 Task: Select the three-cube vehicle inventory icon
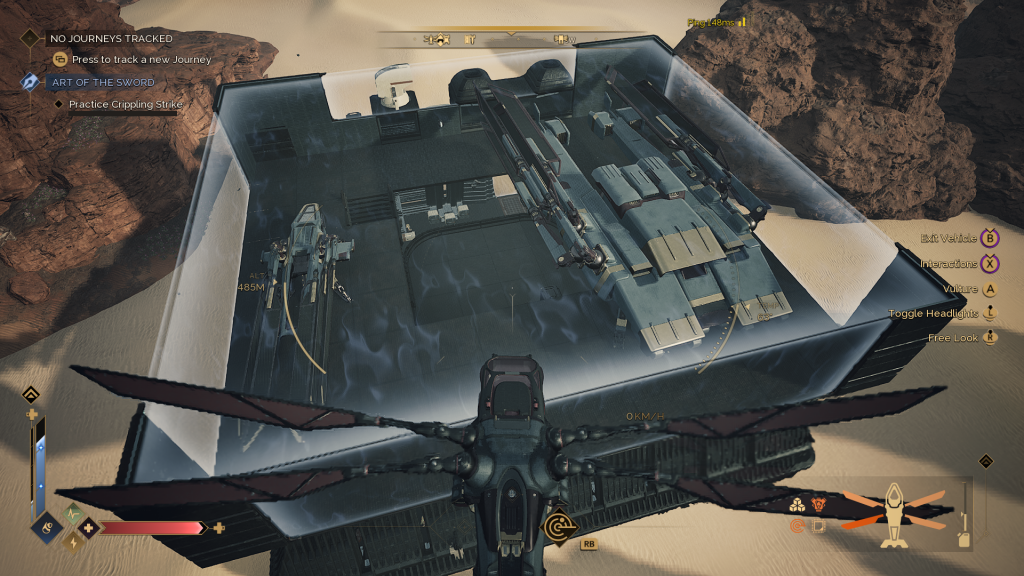pyautogui.click(x=798, y=505)
